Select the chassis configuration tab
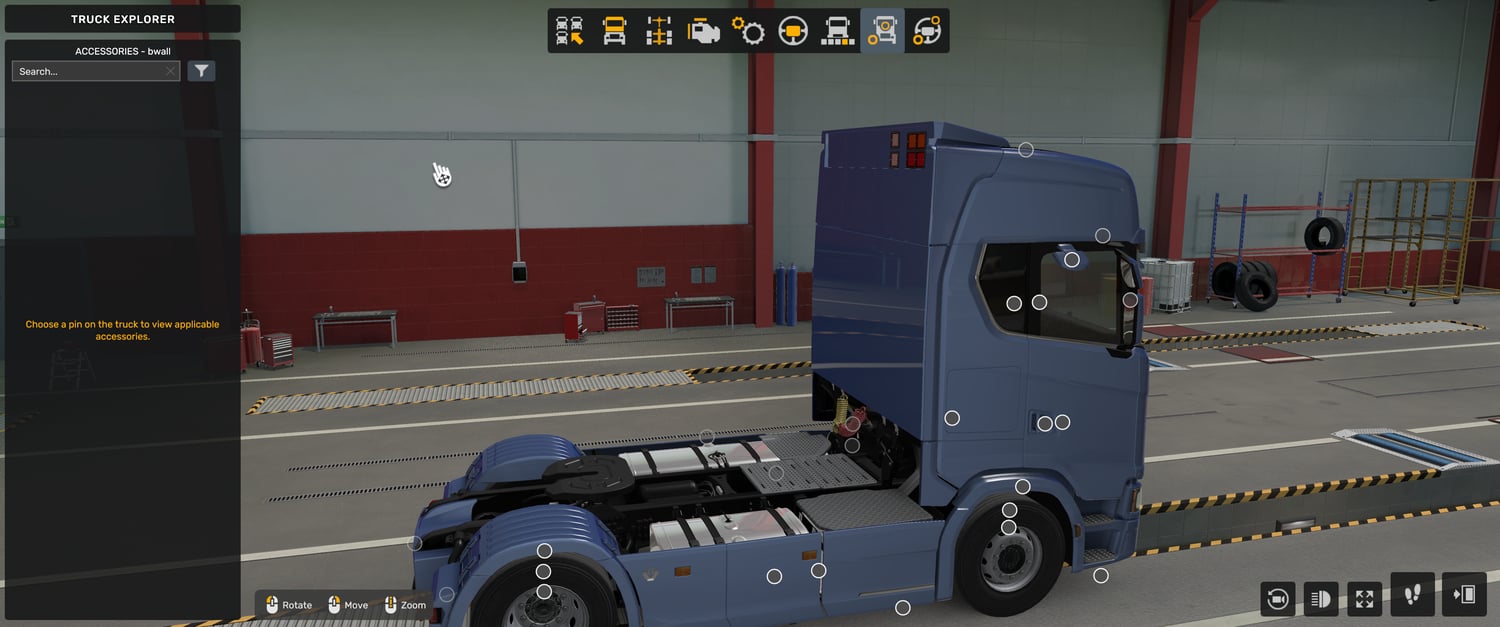The width and height of the screenshot is (1500, 627). coord(658,31)
